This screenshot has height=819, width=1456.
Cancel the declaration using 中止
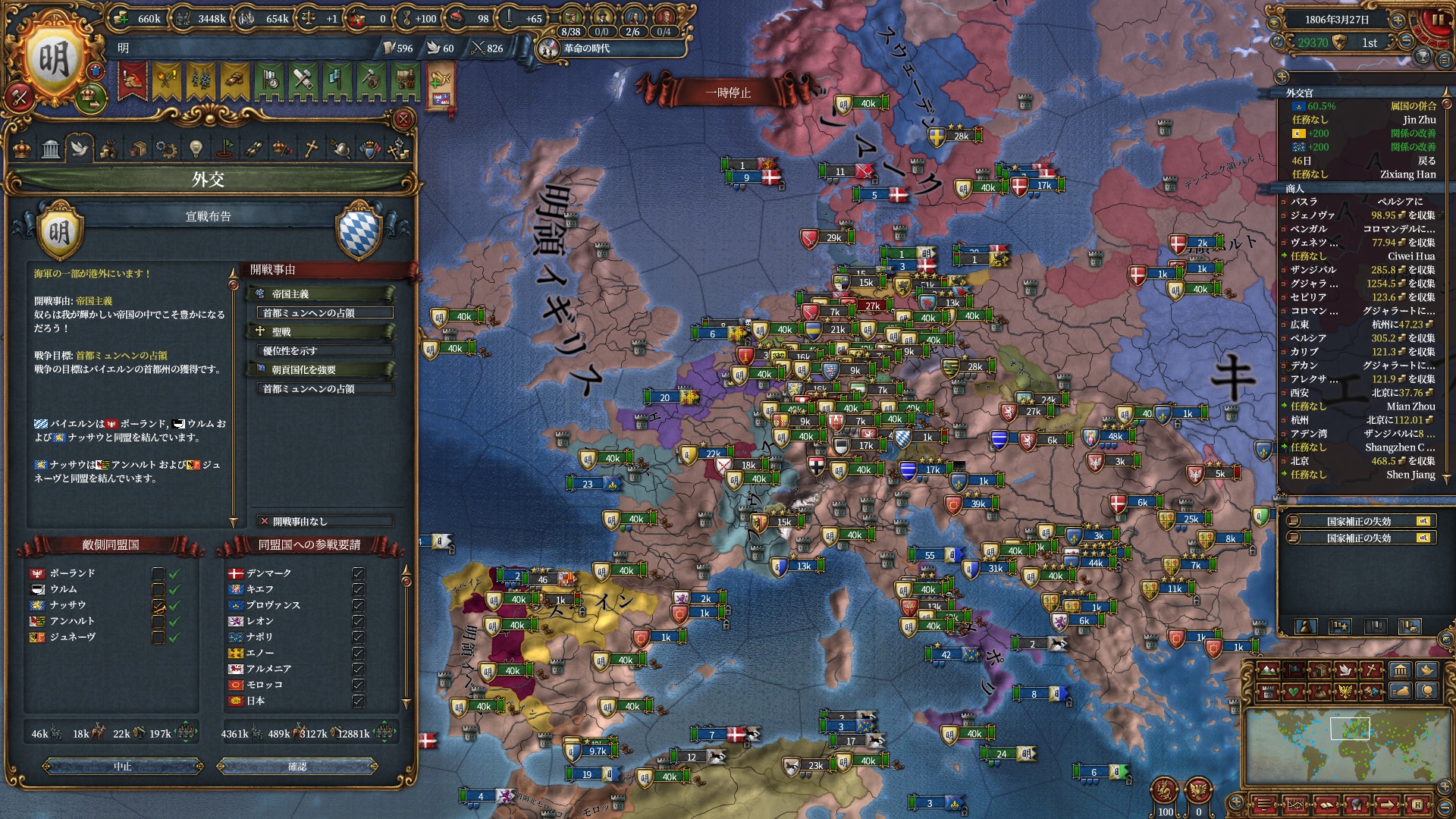point(123,767)
